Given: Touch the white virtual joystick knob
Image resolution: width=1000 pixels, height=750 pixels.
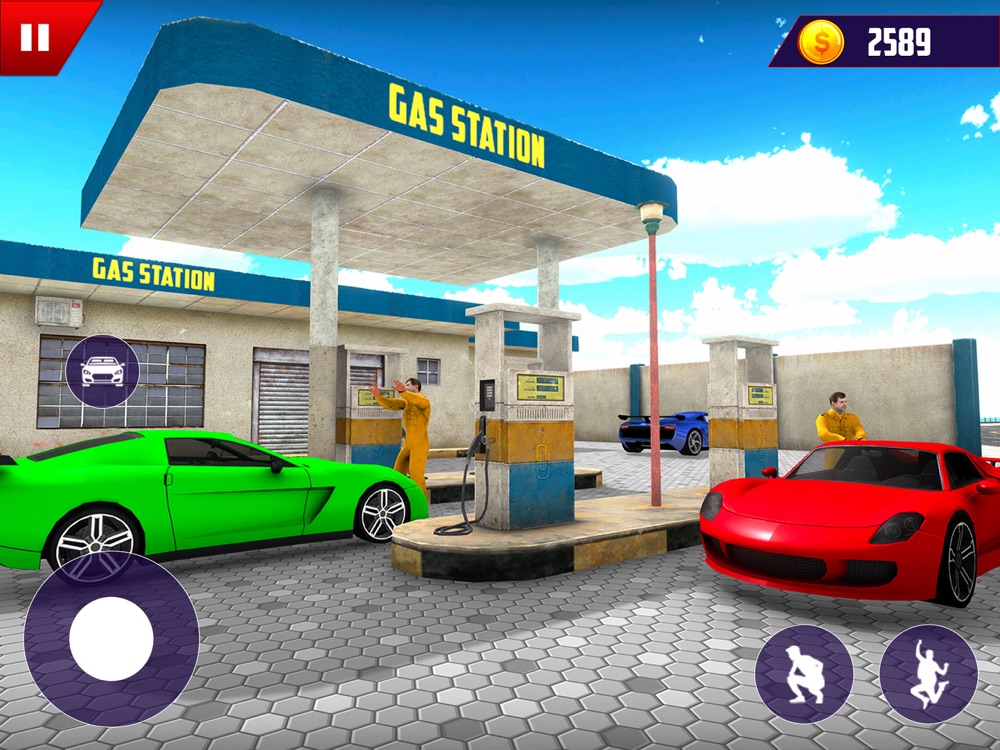Looking at the screenshot, I should tap(111, 639).
